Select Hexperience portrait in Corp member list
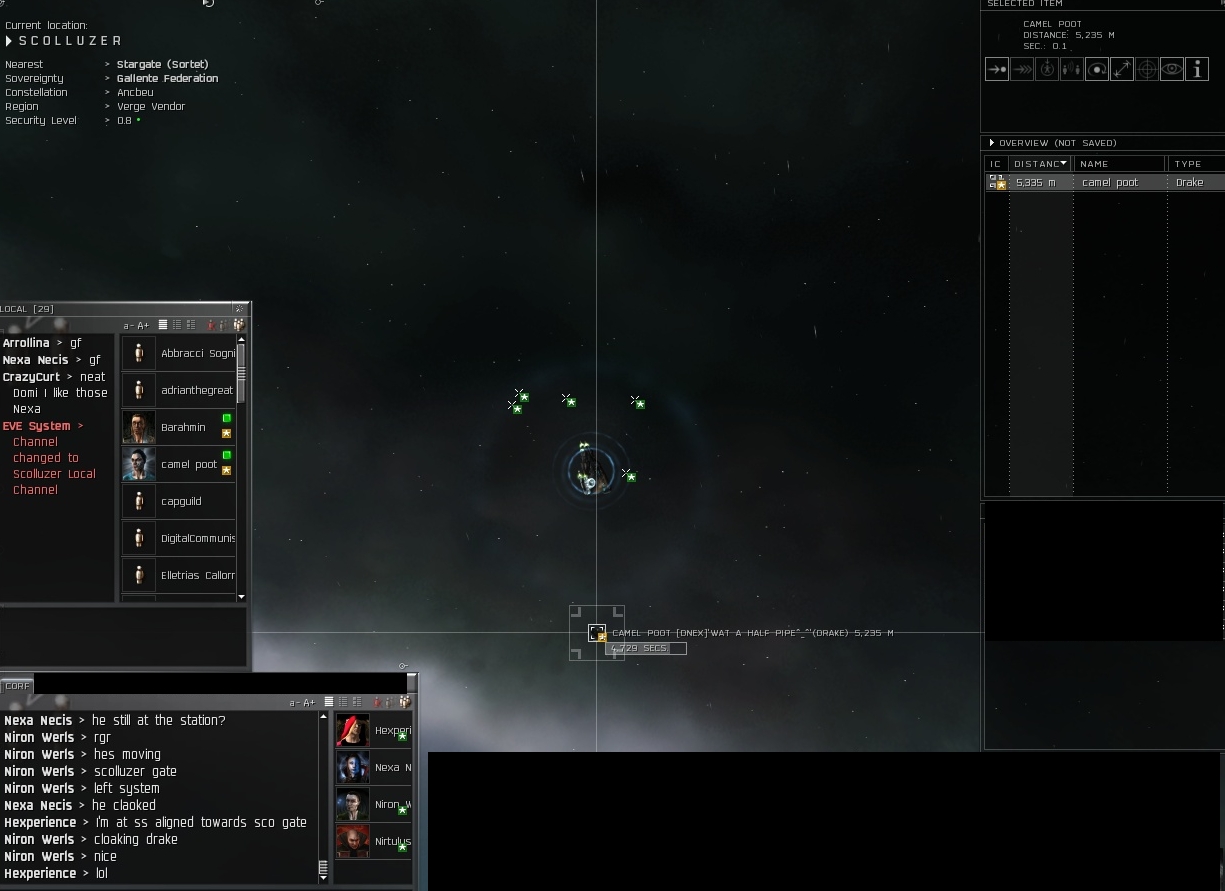1225x891 pixels. coord(353,731)
